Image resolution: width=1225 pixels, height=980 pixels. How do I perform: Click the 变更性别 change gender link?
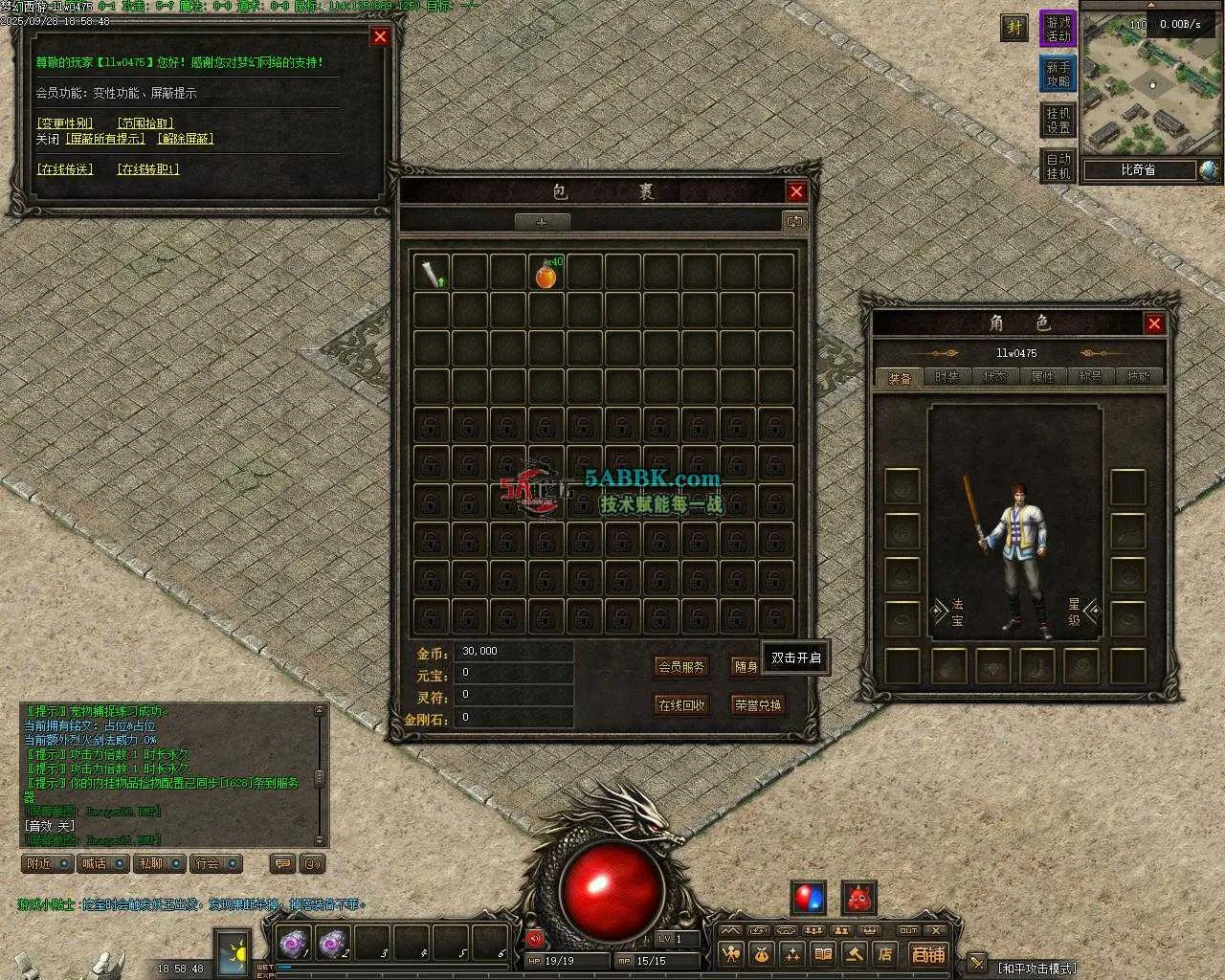click(65, 123)
